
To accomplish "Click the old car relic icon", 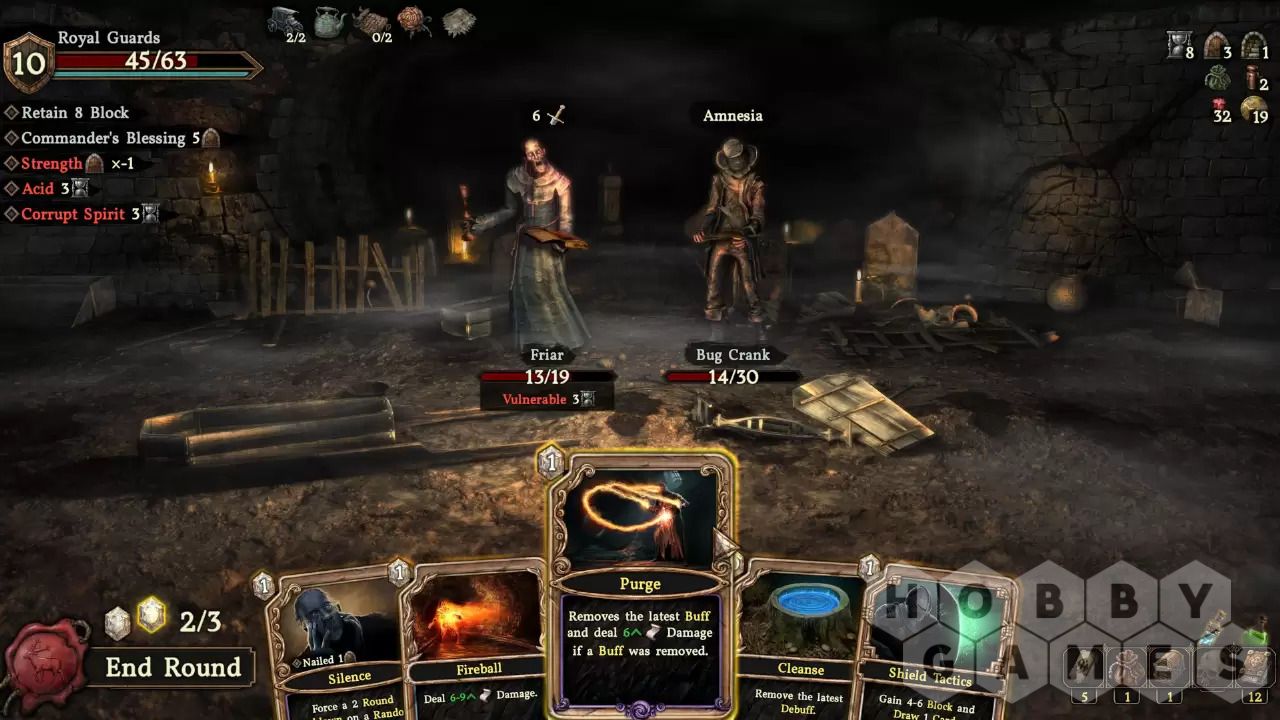I will [x=286, y=21].
